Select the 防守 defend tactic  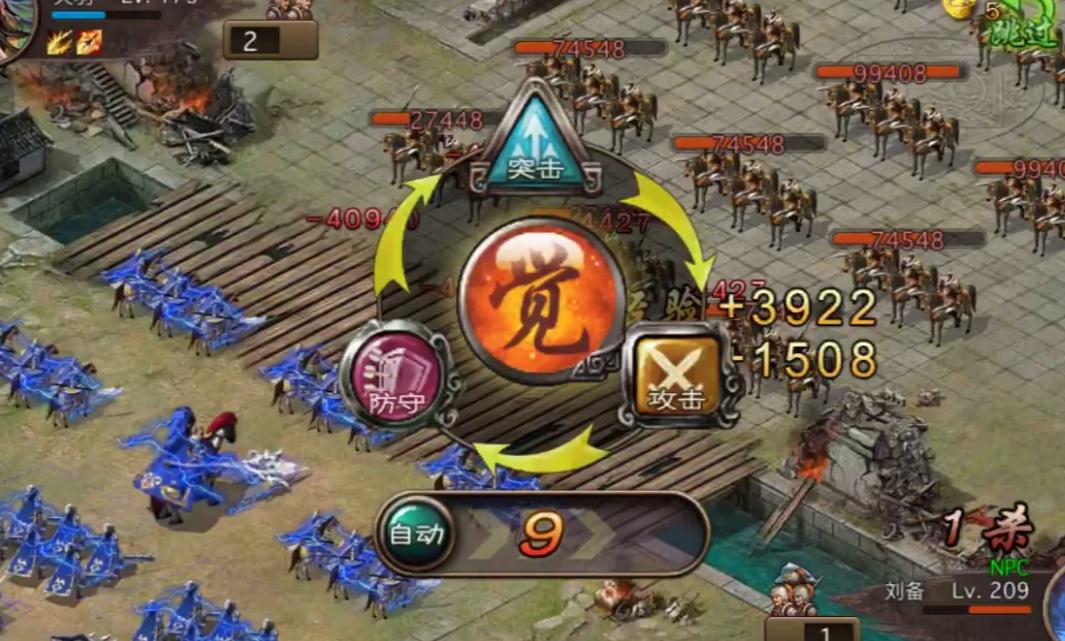(x=394, y=375)
